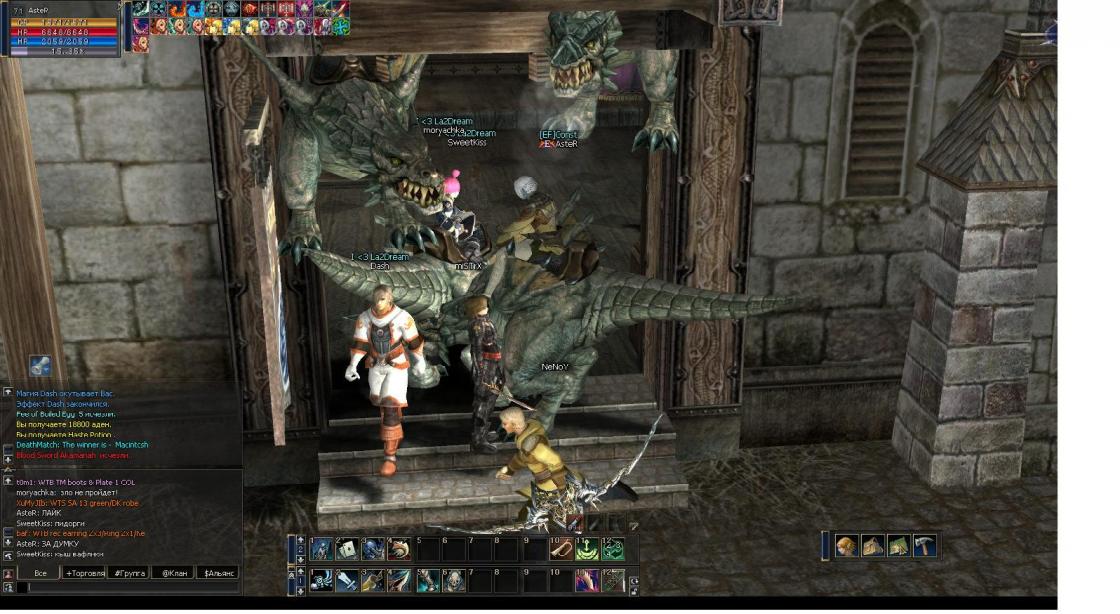The height and width of the screenshot is (614, 1120).
Task: Activate the blue orb skill in slot 3
Action: click(x=374, y=549)
